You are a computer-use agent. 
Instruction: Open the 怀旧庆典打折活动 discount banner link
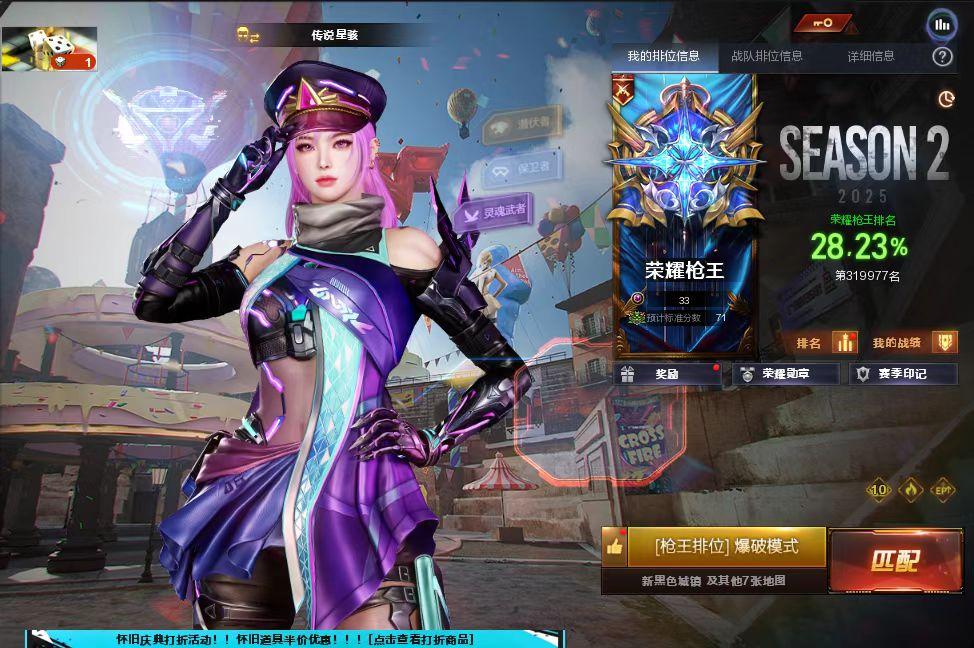[x=295, y=639]
